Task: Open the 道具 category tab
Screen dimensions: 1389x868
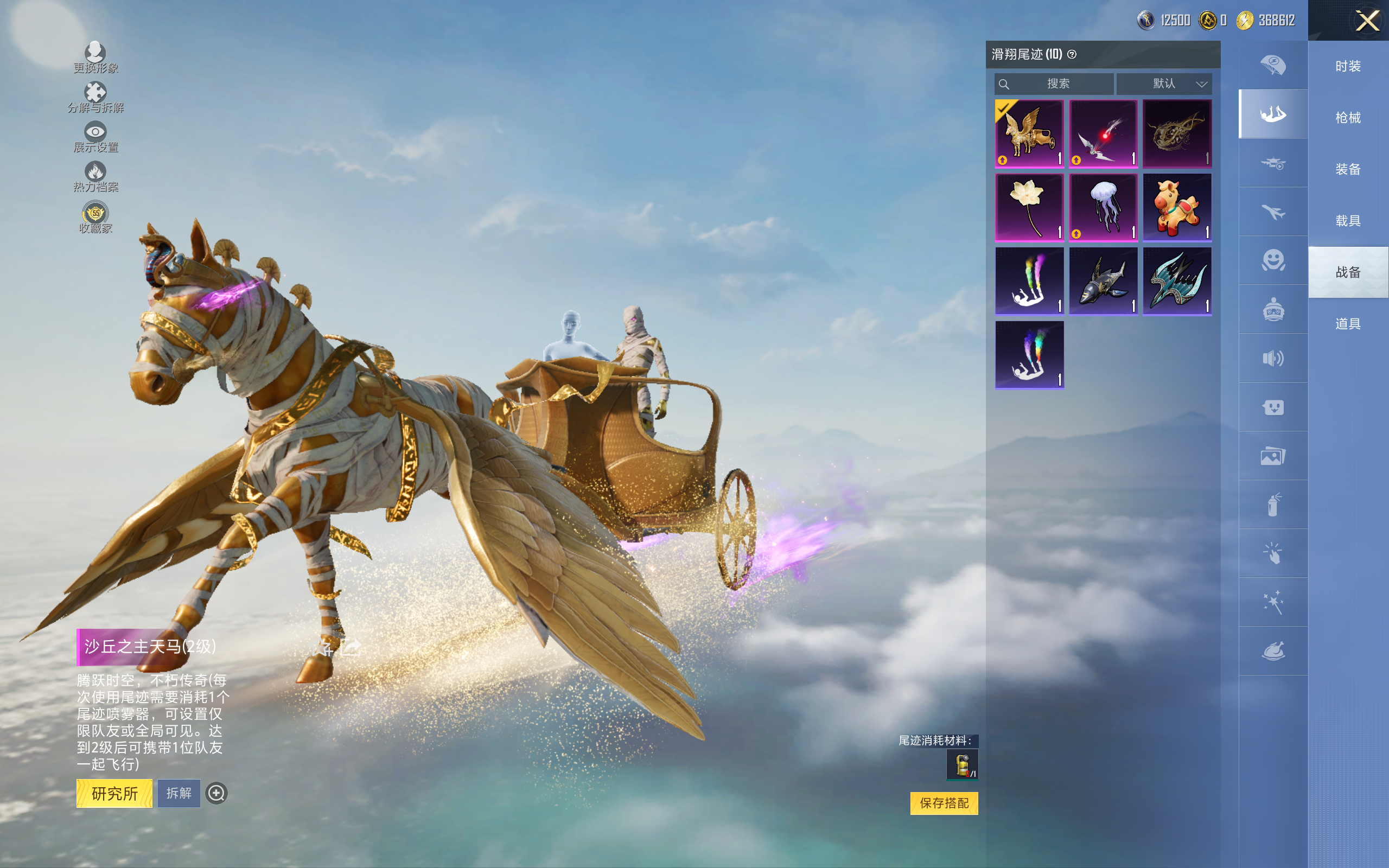Action: tap(1348, 324)
